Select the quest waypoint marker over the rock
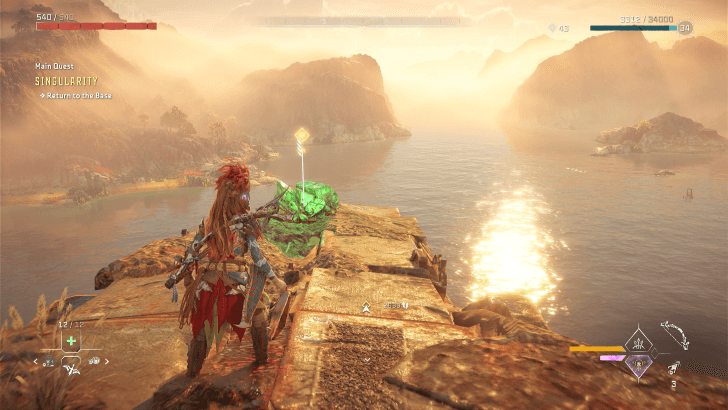The height and width of the screenshot is (410, 728). [x=300, y=134]
